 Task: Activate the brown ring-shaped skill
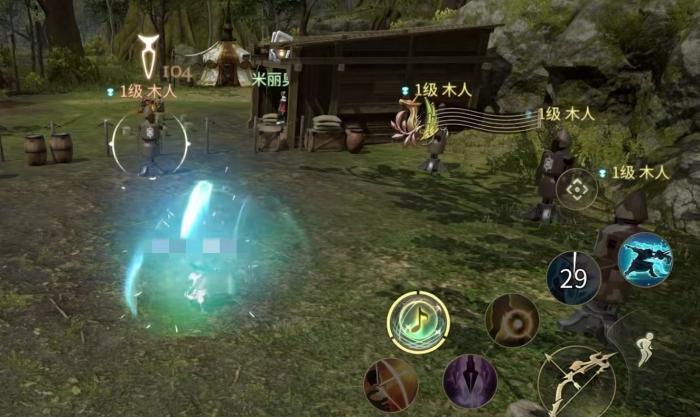[512, 320]
